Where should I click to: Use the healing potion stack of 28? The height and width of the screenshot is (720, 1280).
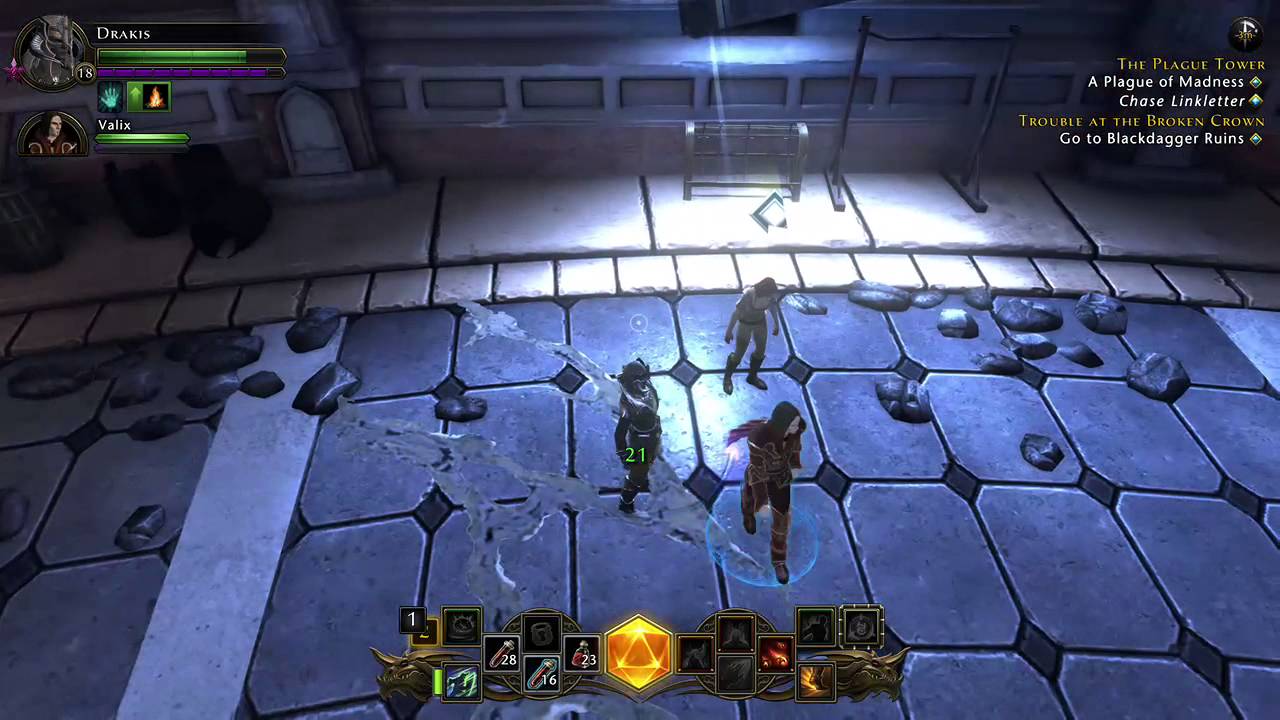pos(499,651)
